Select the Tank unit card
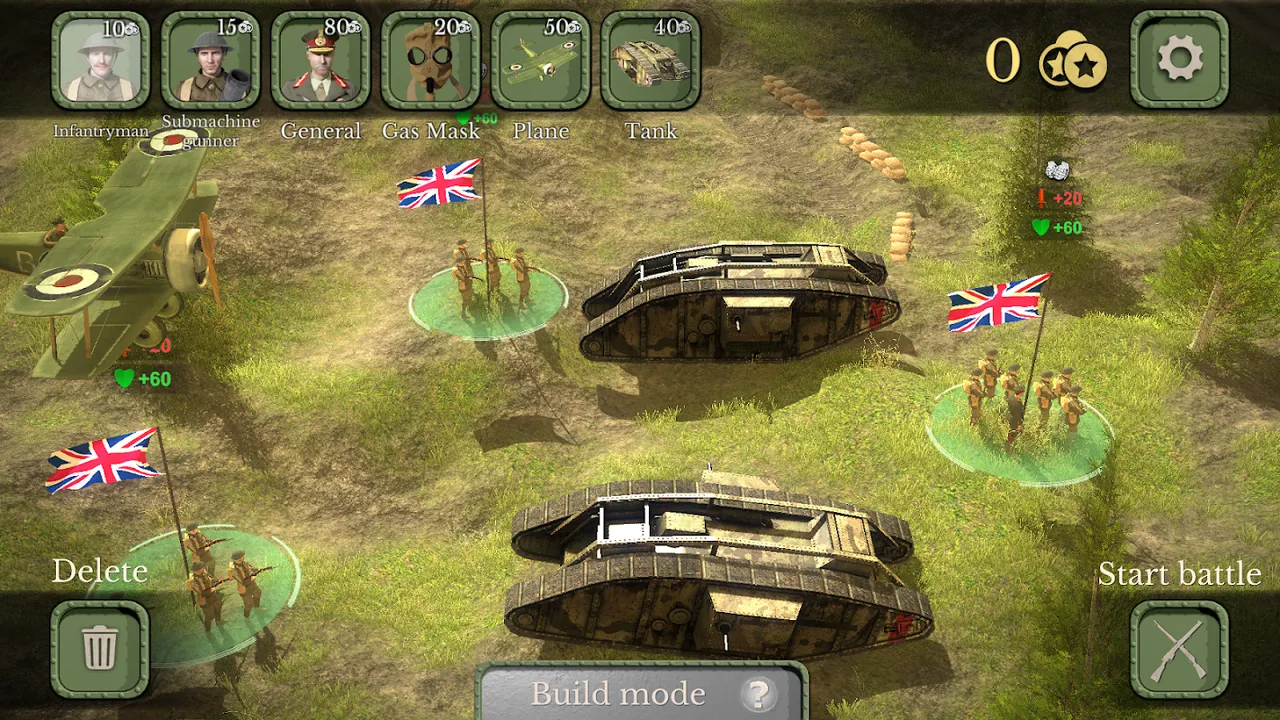The image size is (1280, 720). point(650,60)
